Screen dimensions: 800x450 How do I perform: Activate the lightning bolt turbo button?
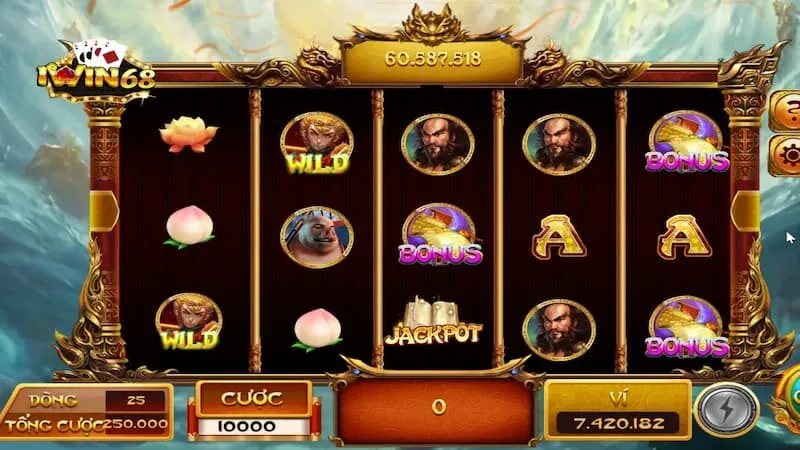726,410
